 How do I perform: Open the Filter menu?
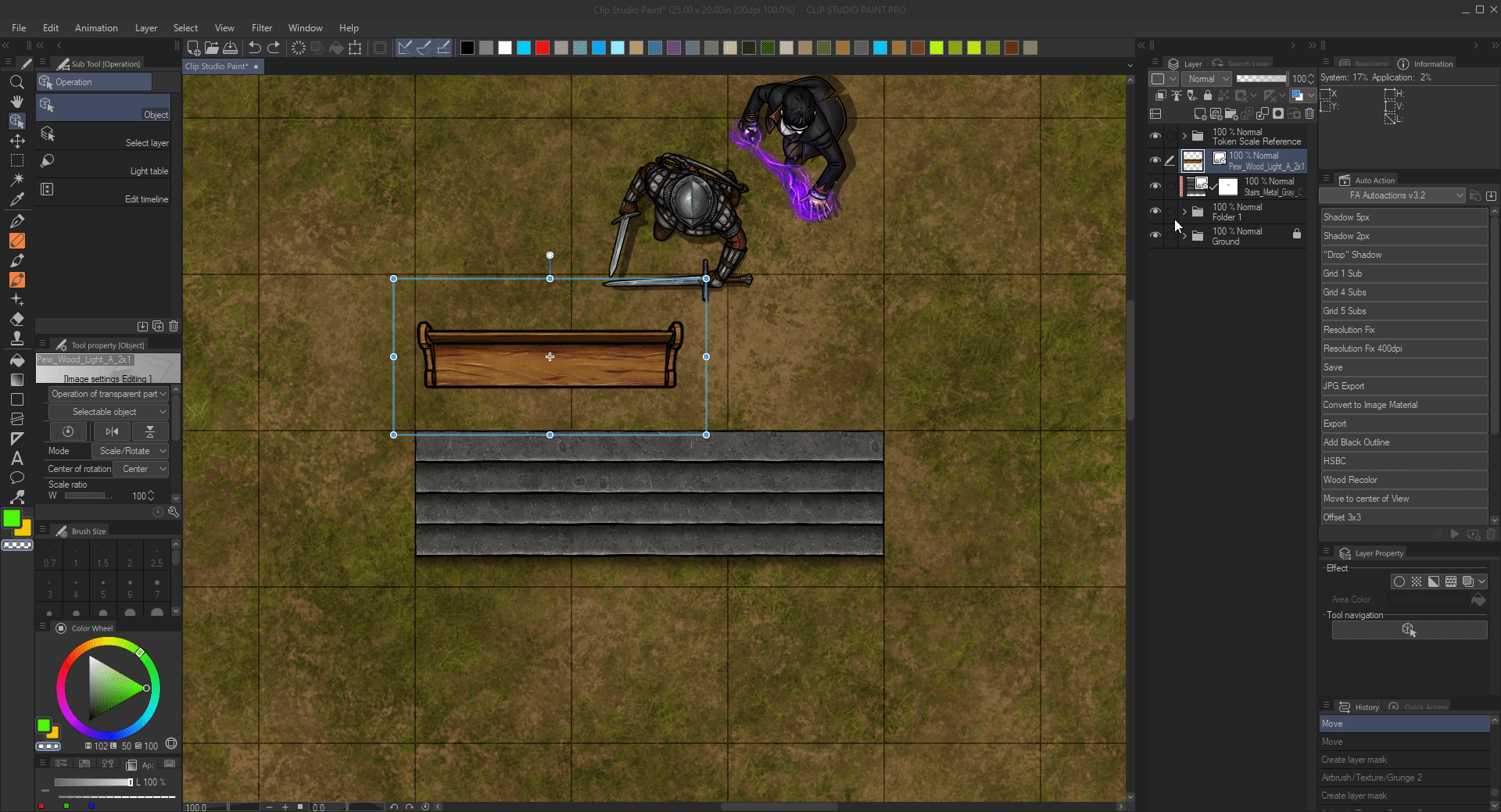[x=261, y=28]
